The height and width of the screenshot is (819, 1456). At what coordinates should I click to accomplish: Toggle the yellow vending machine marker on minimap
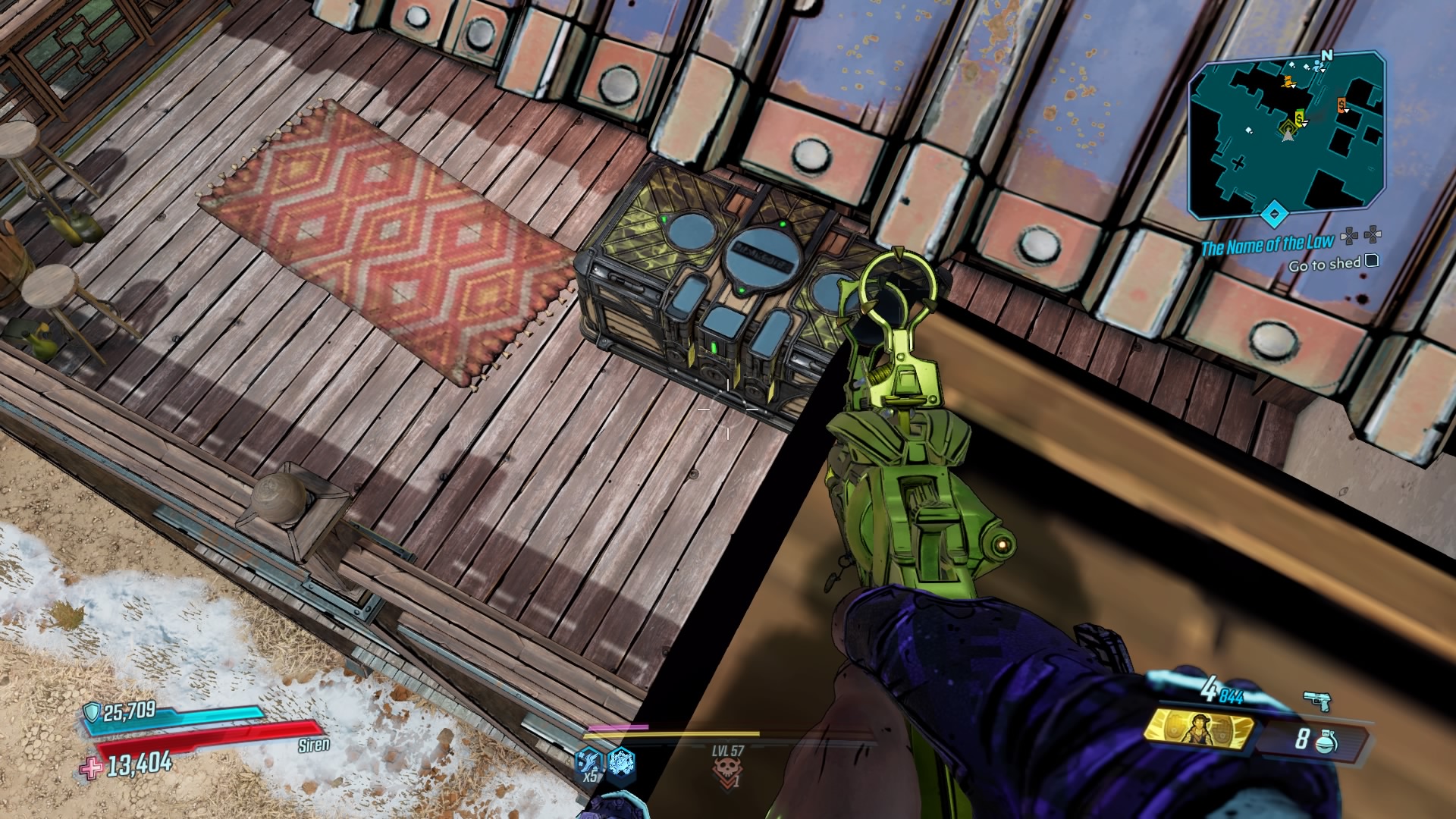pyautogui.click(x=1299, y=118)
